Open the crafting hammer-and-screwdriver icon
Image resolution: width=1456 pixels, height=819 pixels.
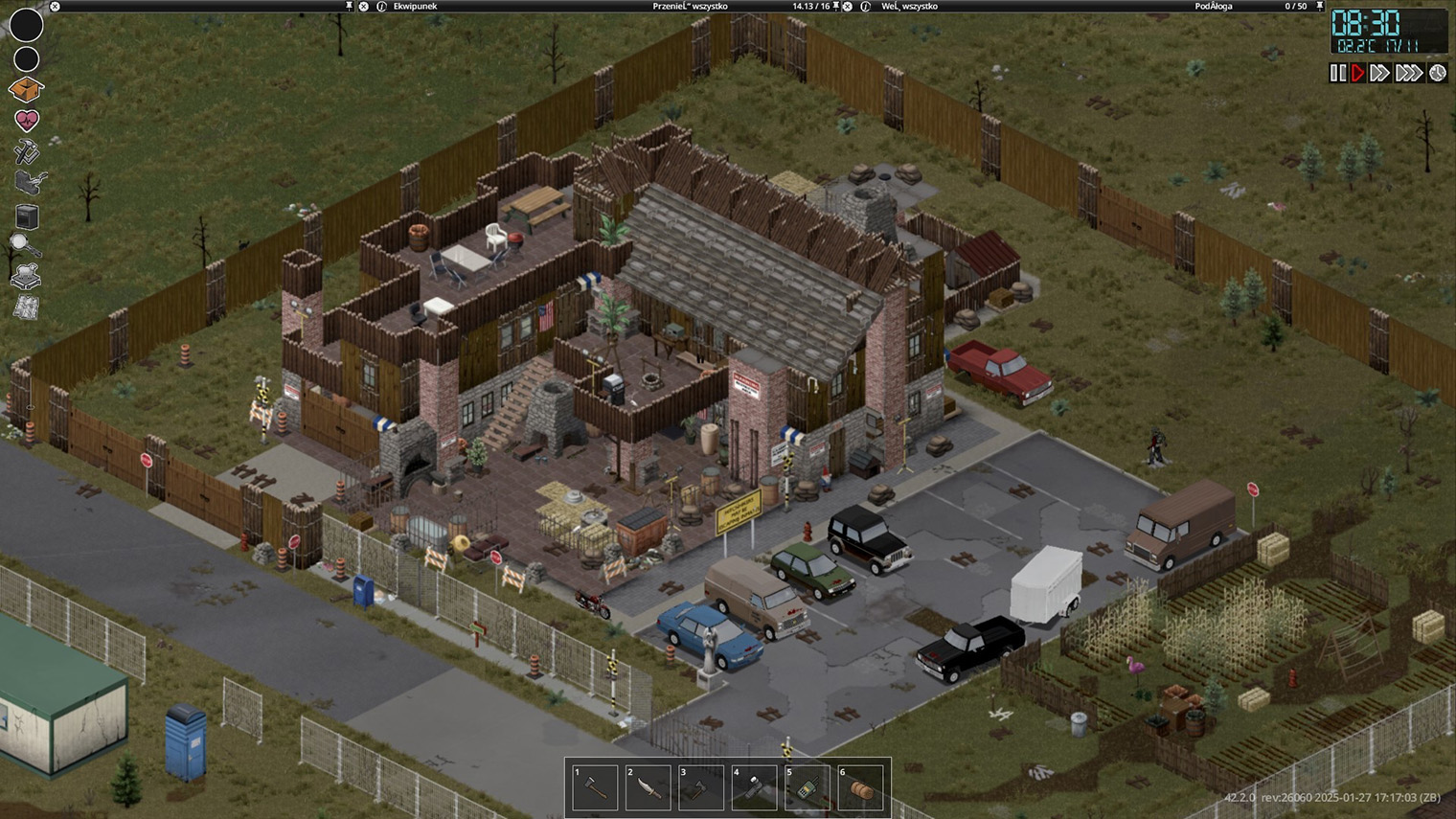point(26,150)
